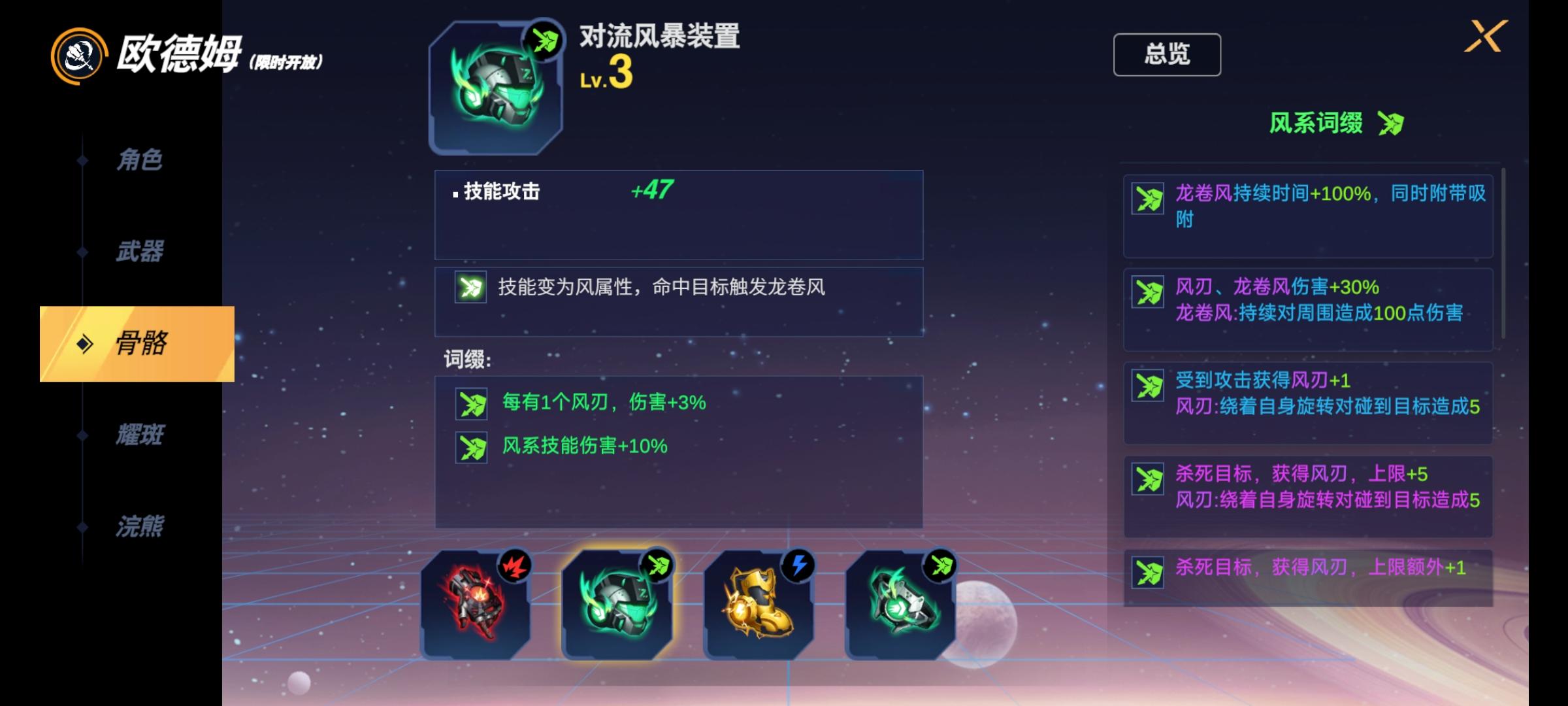Open the 耀斑 section

click(x=140, y=435)
